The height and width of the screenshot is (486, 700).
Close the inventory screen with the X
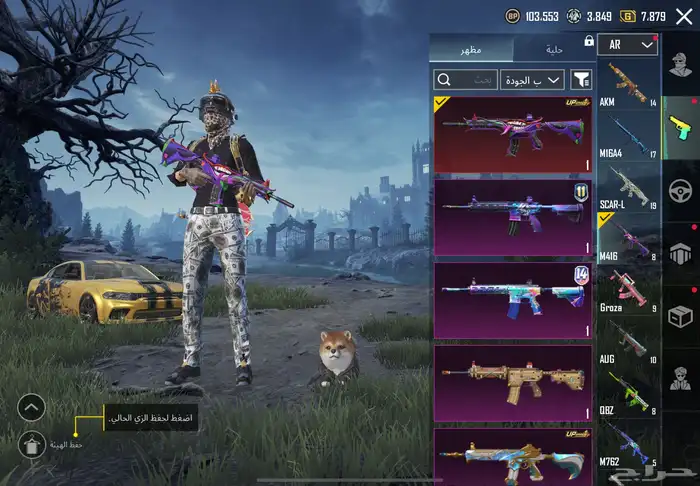684,16
